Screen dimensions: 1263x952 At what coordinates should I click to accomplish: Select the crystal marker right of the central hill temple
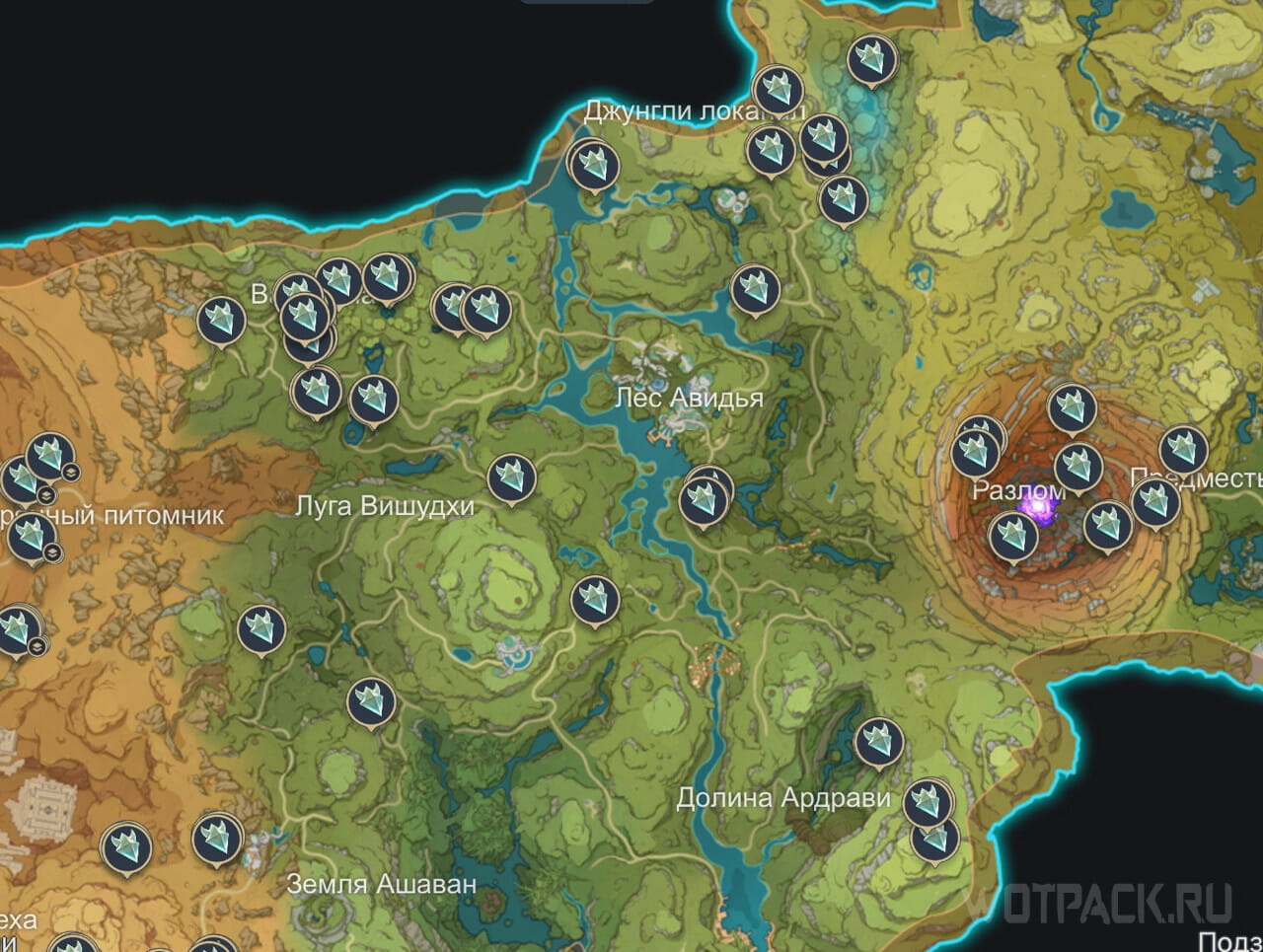tap(595, 598)
